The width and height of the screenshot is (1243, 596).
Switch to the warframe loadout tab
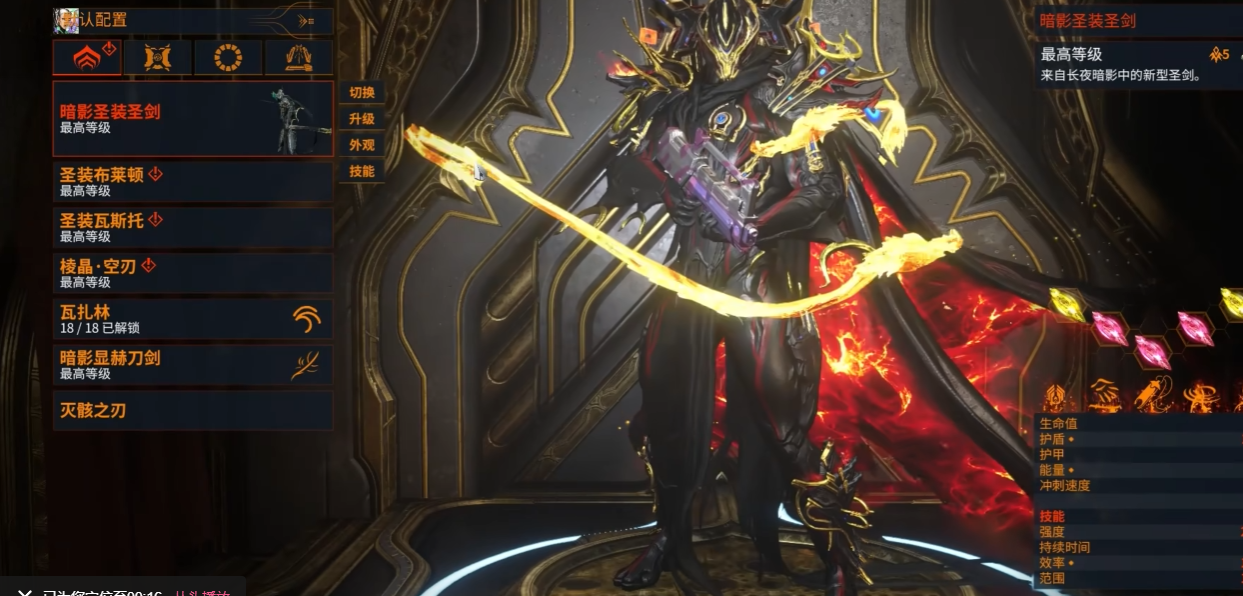coord(87,58)
